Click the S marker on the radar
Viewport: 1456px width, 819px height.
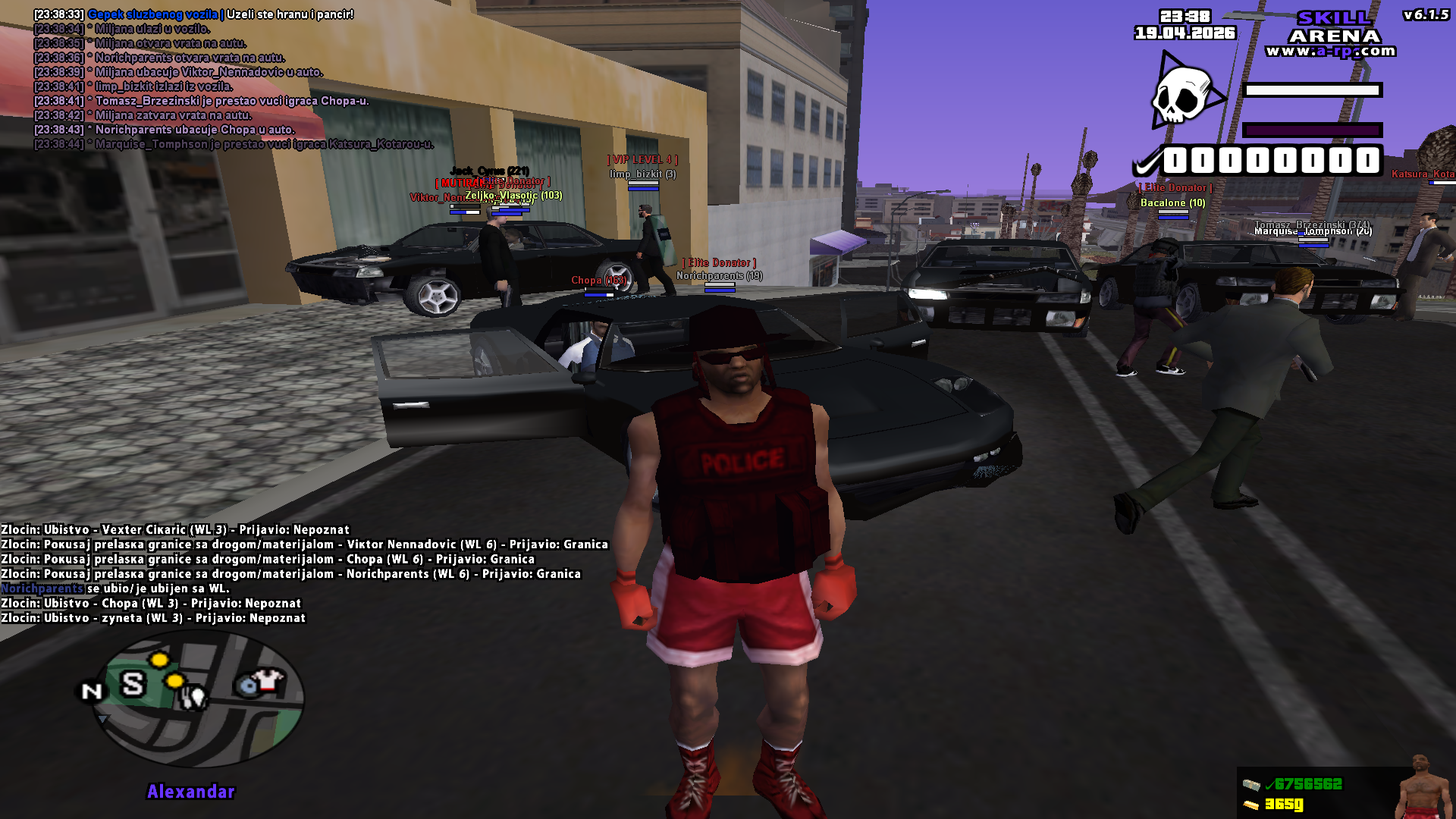[133, 684]
